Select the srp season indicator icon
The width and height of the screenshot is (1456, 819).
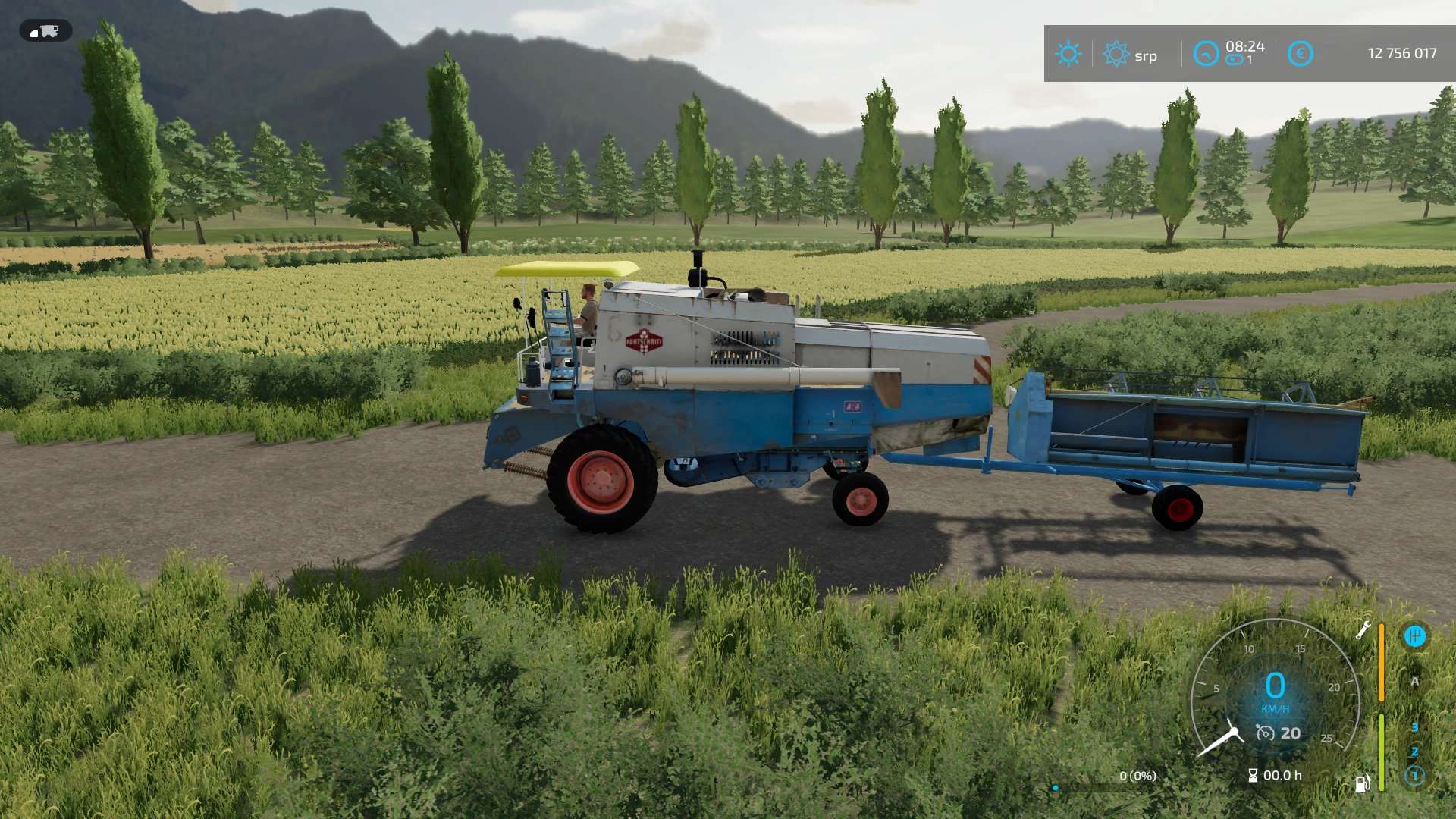1116,54
